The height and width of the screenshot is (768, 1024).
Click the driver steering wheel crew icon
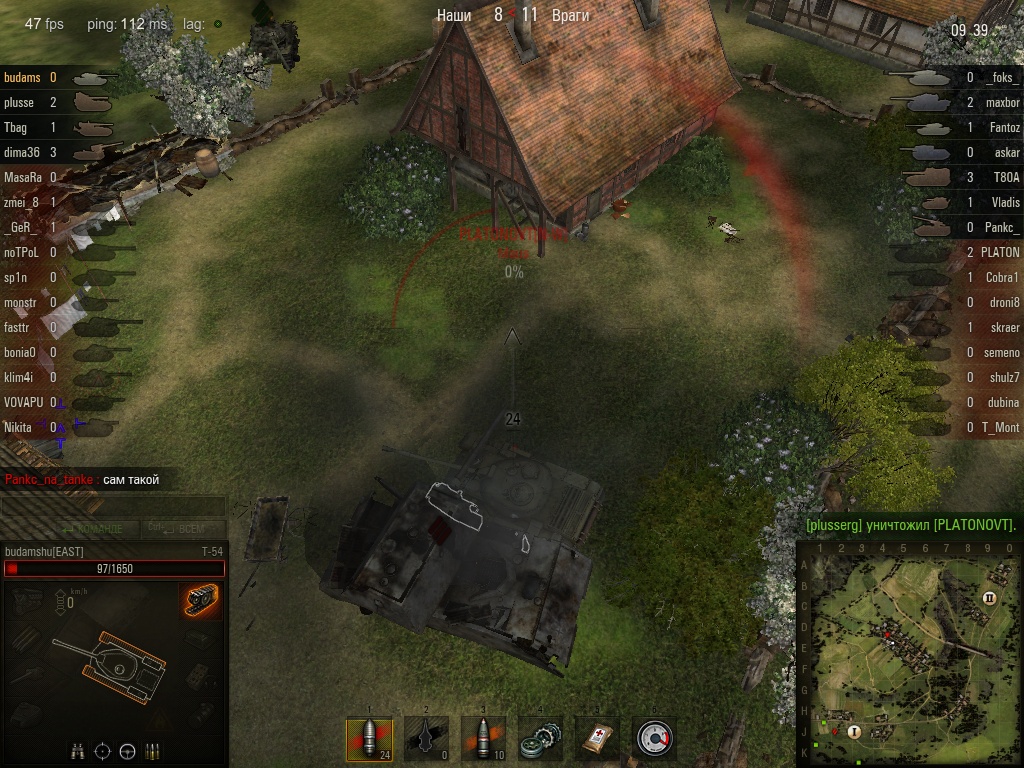pos(127,751)
